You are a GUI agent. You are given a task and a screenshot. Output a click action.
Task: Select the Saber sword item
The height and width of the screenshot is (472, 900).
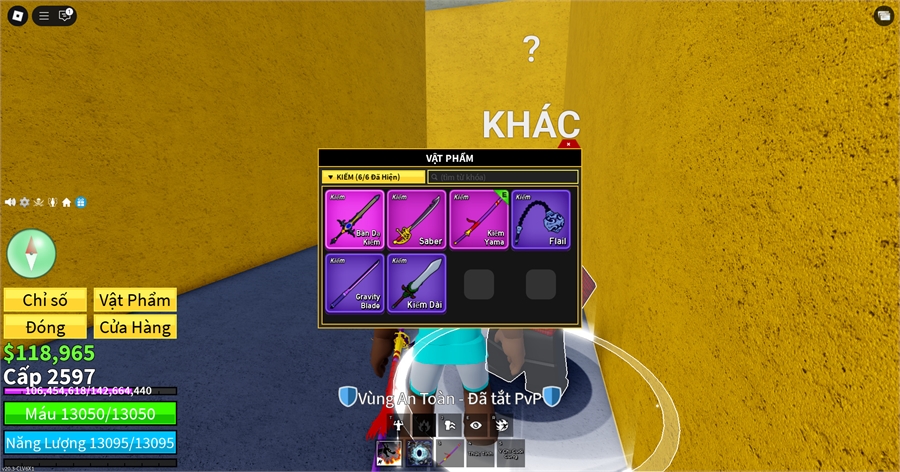417,219
